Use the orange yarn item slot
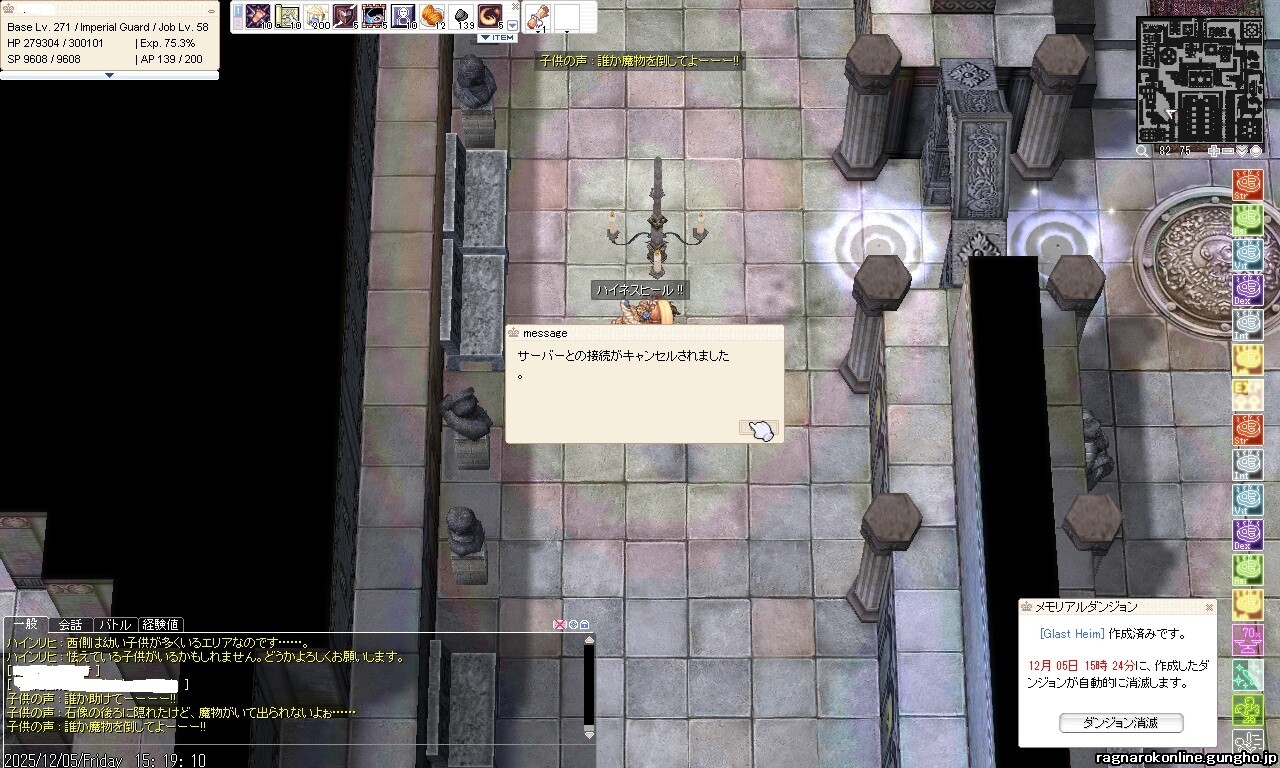 point(433,16)
